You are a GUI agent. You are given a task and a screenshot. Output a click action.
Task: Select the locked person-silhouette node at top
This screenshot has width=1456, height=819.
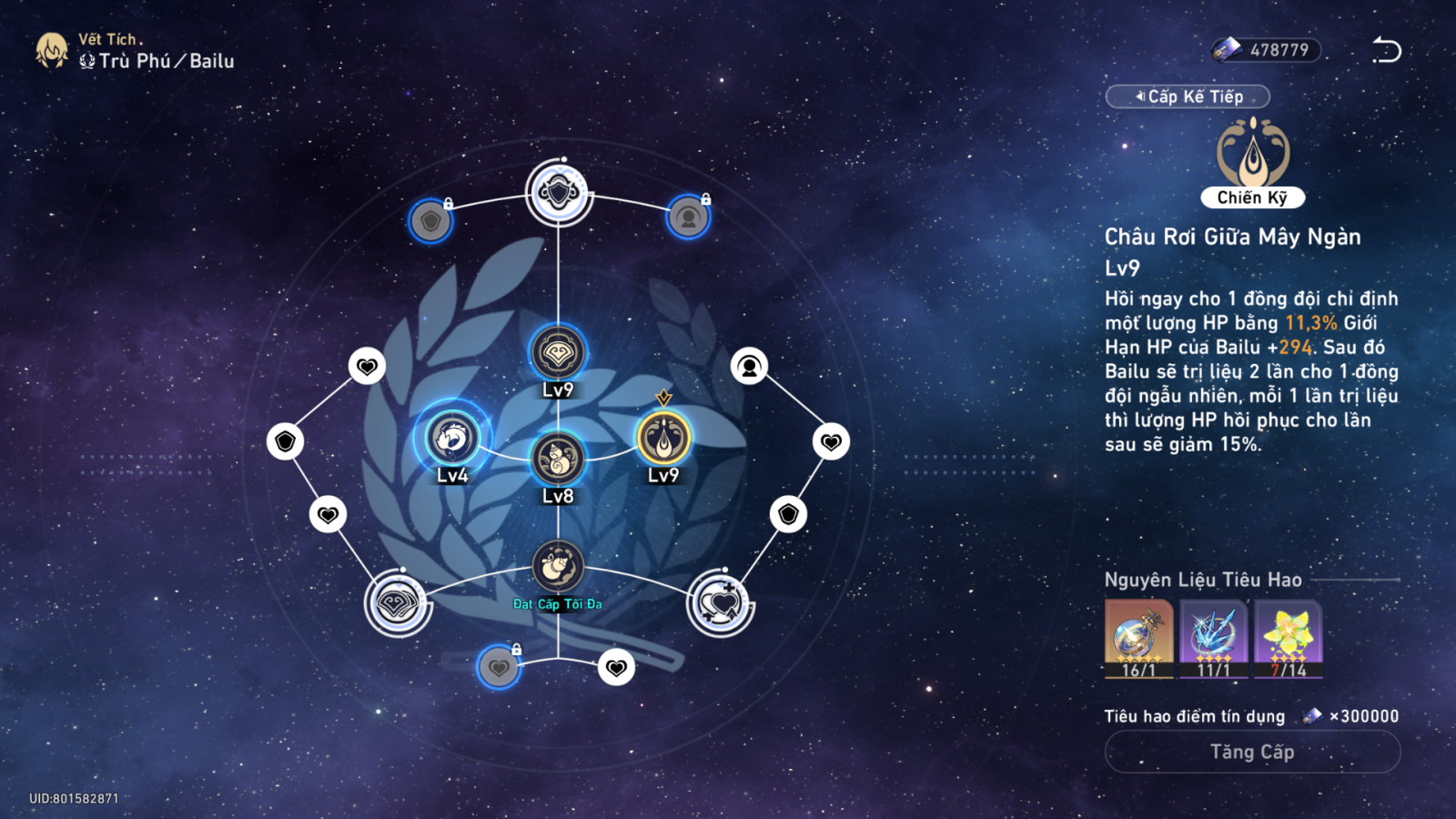[x=688, y=217]
